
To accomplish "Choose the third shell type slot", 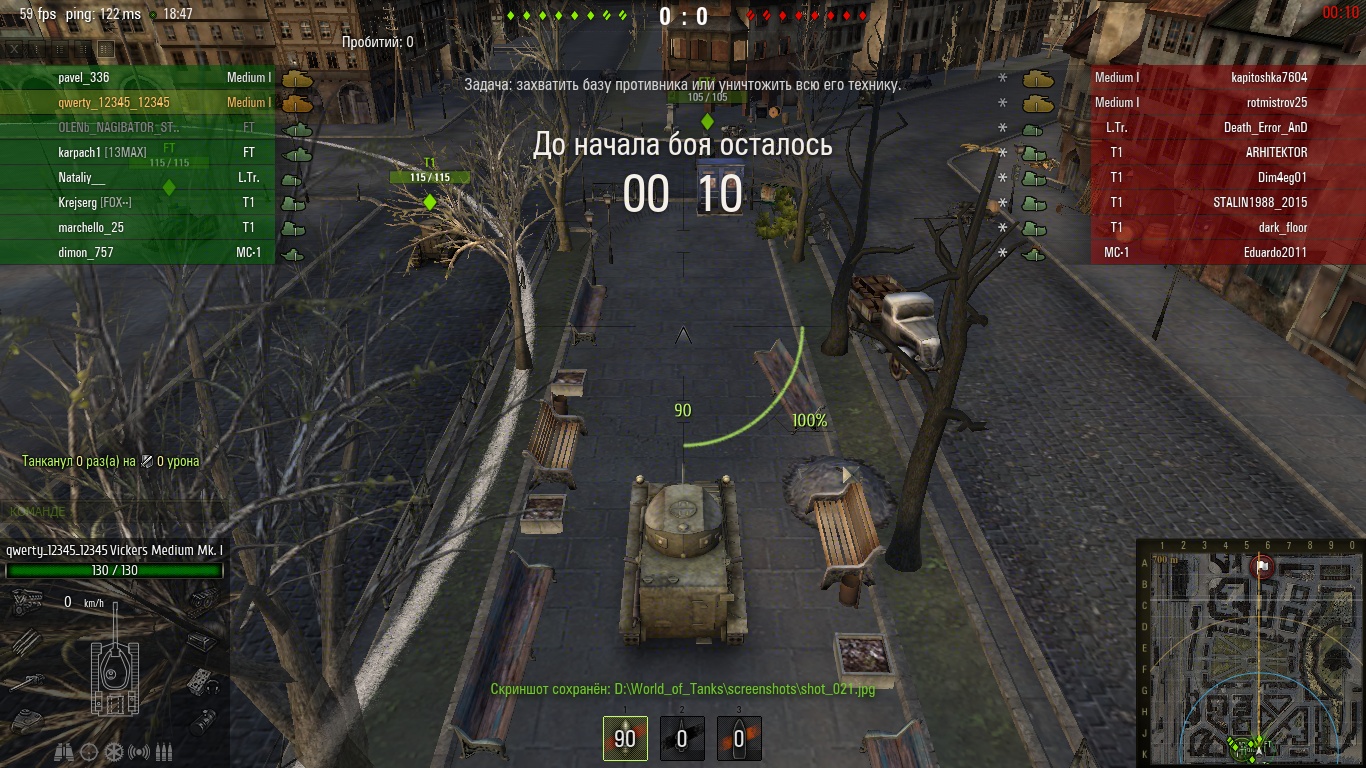I will (739, 738).
